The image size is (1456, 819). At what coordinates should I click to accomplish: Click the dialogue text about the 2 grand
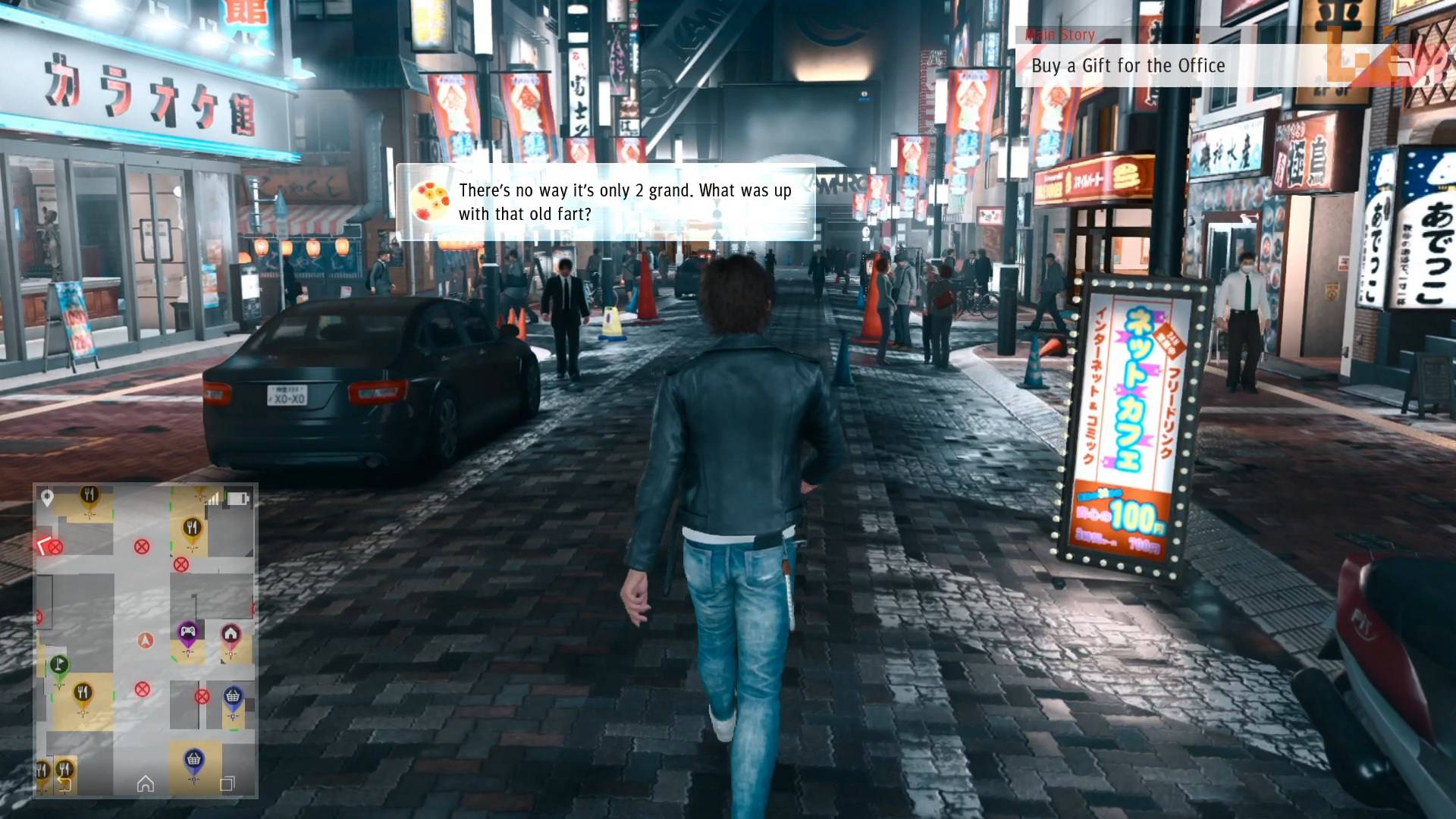[x=622, y=201]
